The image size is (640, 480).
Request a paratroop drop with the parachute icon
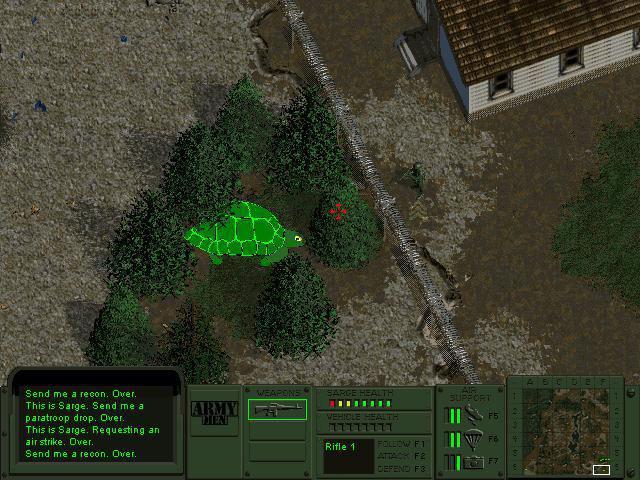(474, 438)
